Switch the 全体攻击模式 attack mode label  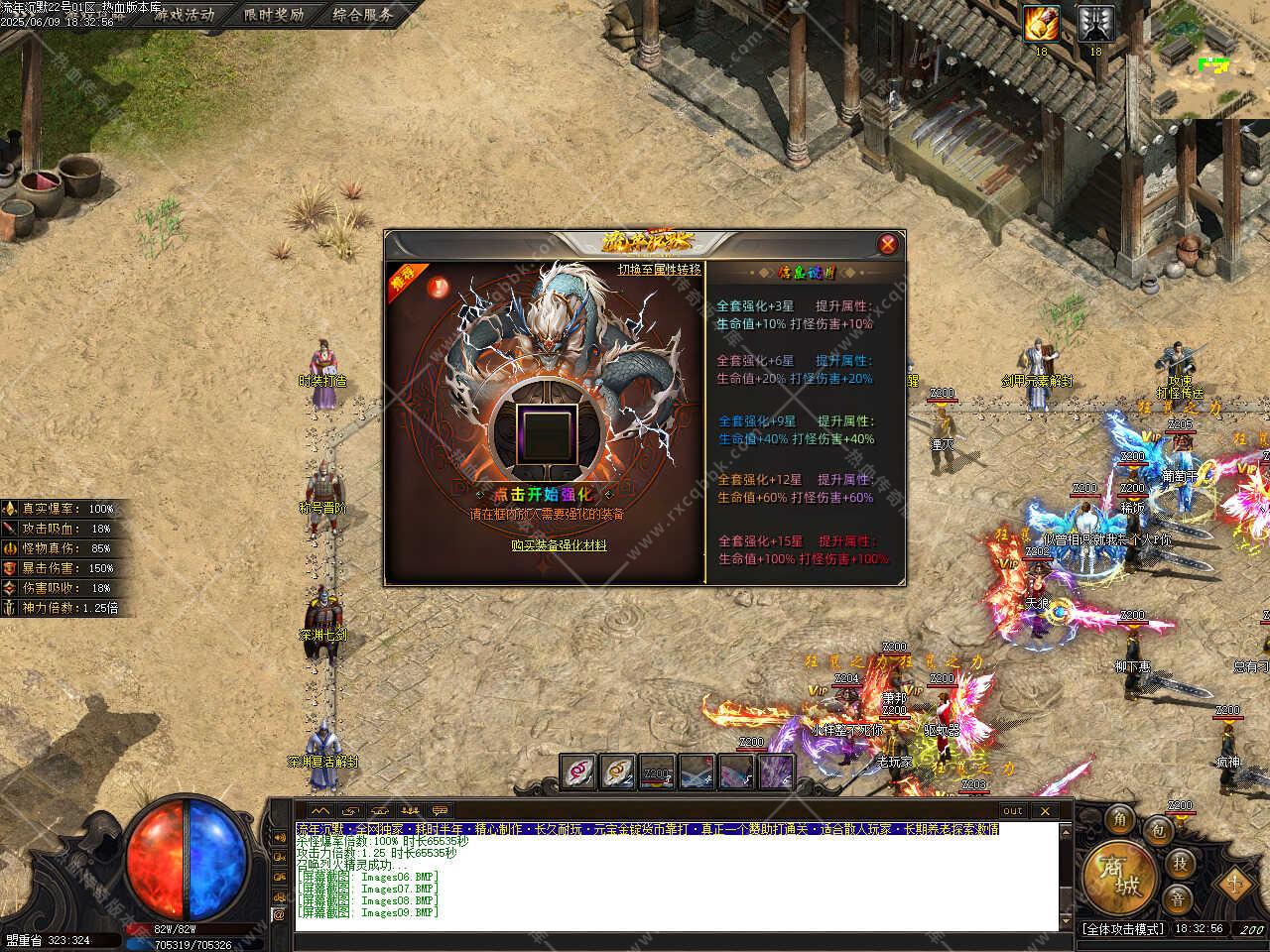click(x=1122, y=929)
